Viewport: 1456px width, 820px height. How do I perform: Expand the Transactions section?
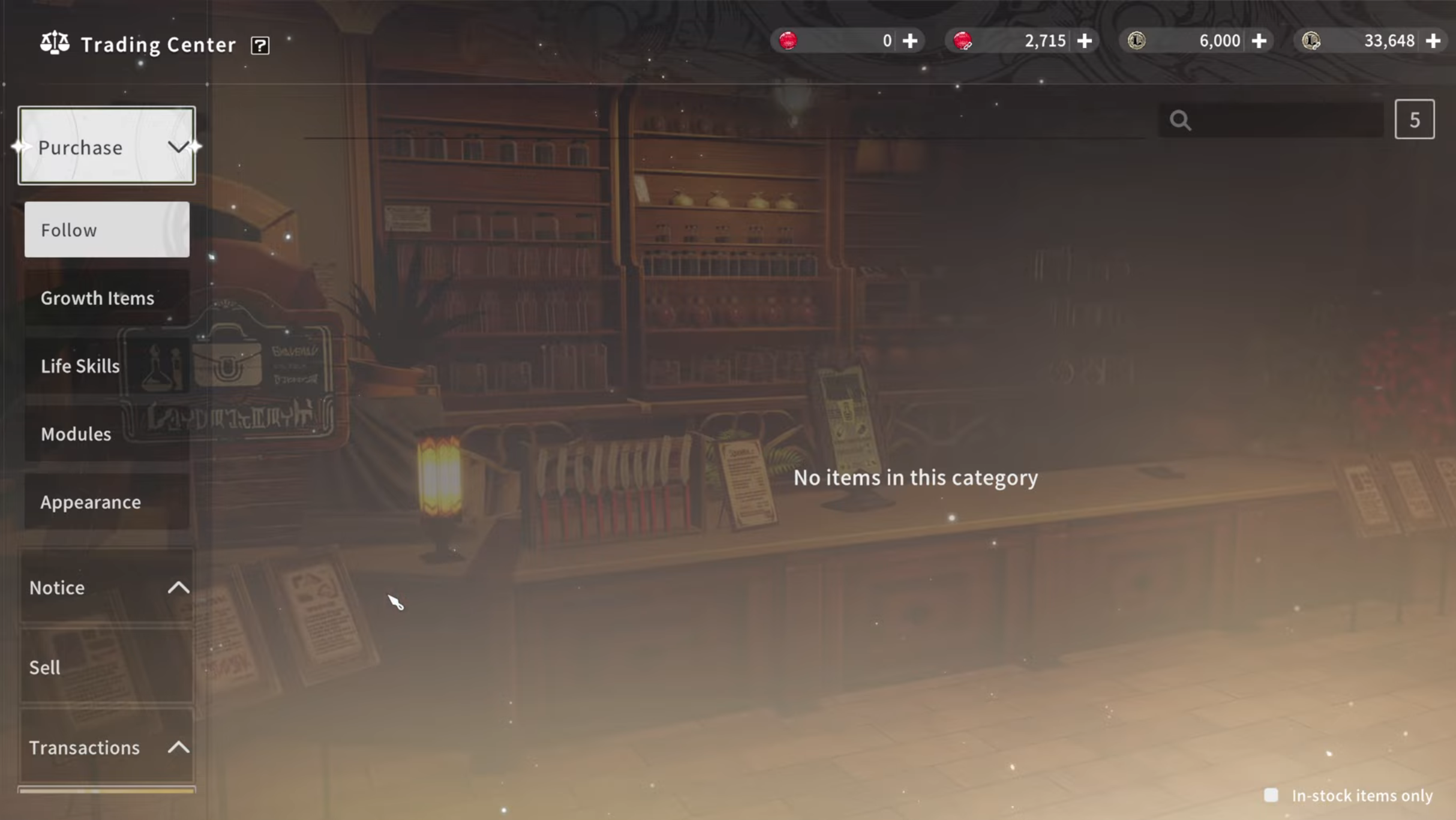pyautogui.click(x=107, y=747)
